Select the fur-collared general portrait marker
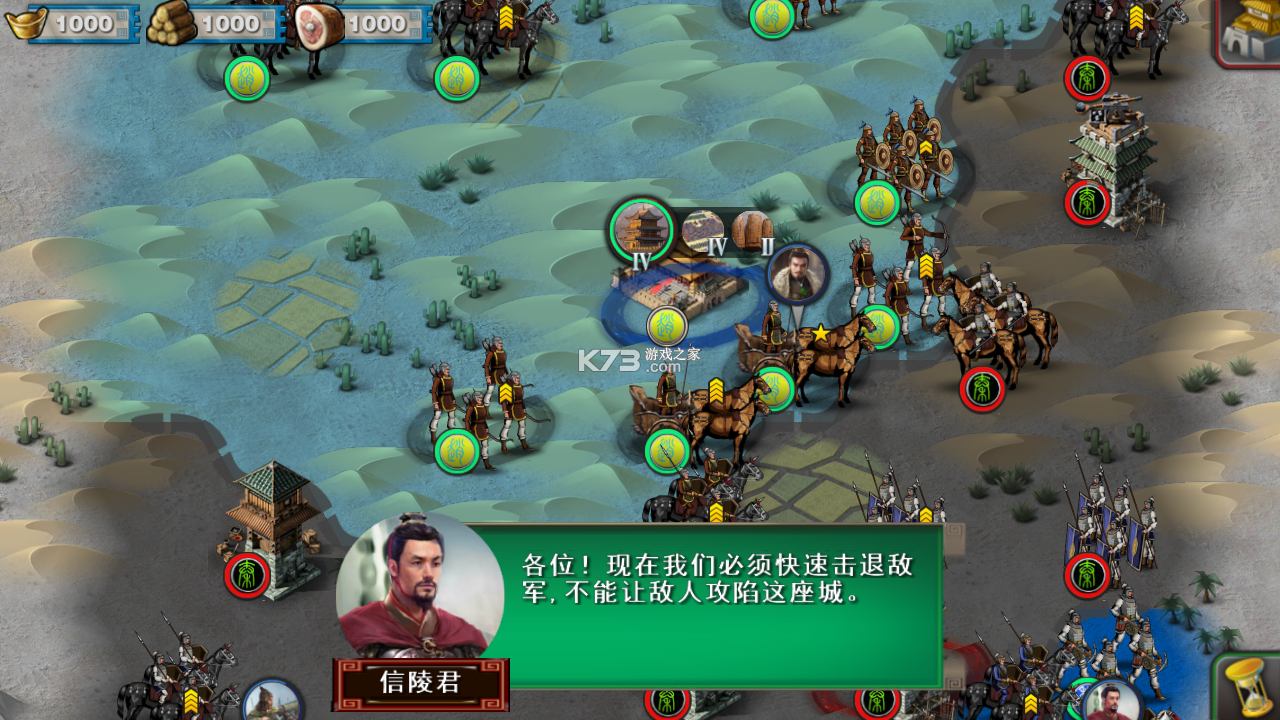The width and height of the screenshot is (1280, 720). pyautogui.click(x=797, y=274)
